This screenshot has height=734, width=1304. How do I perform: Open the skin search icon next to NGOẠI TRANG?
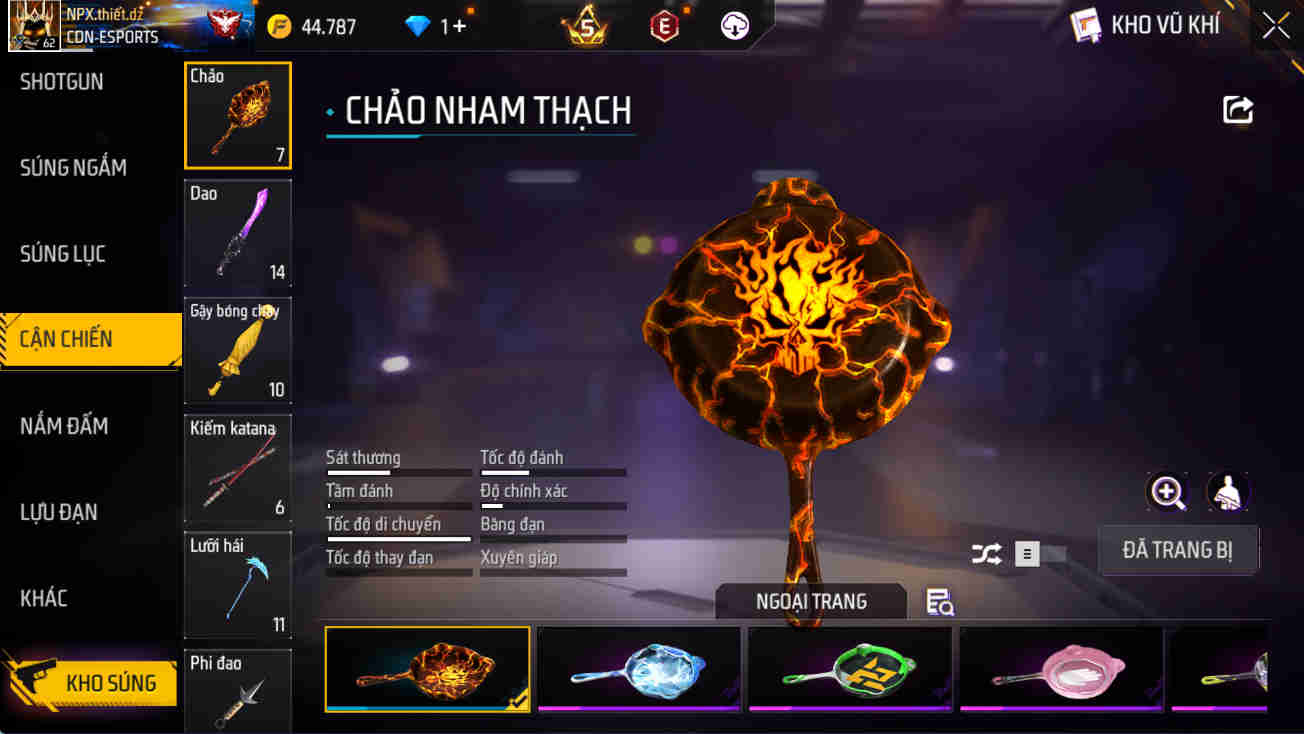pyautogui.click(x=938, y=601)
